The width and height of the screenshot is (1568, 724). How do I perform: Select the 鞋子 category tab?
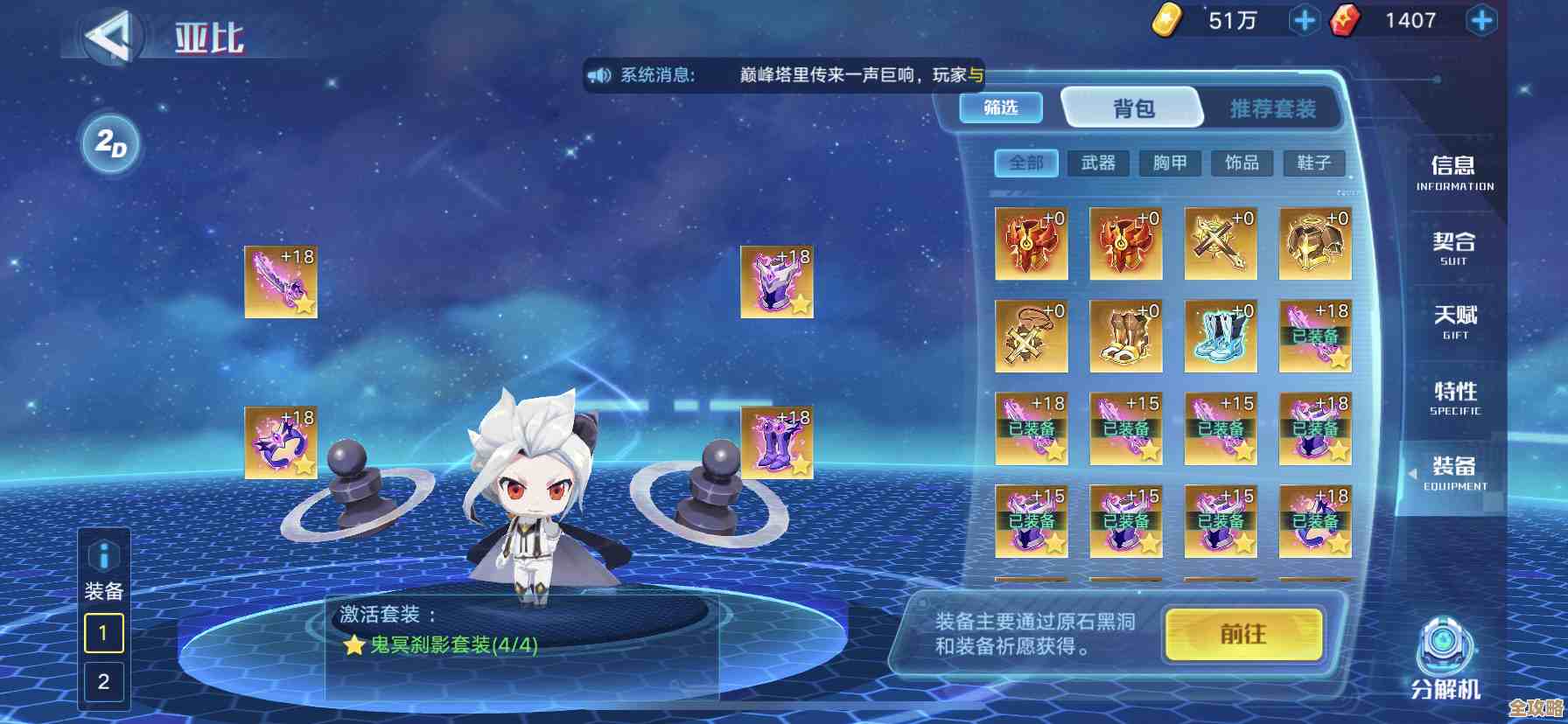pos(1312,164)
